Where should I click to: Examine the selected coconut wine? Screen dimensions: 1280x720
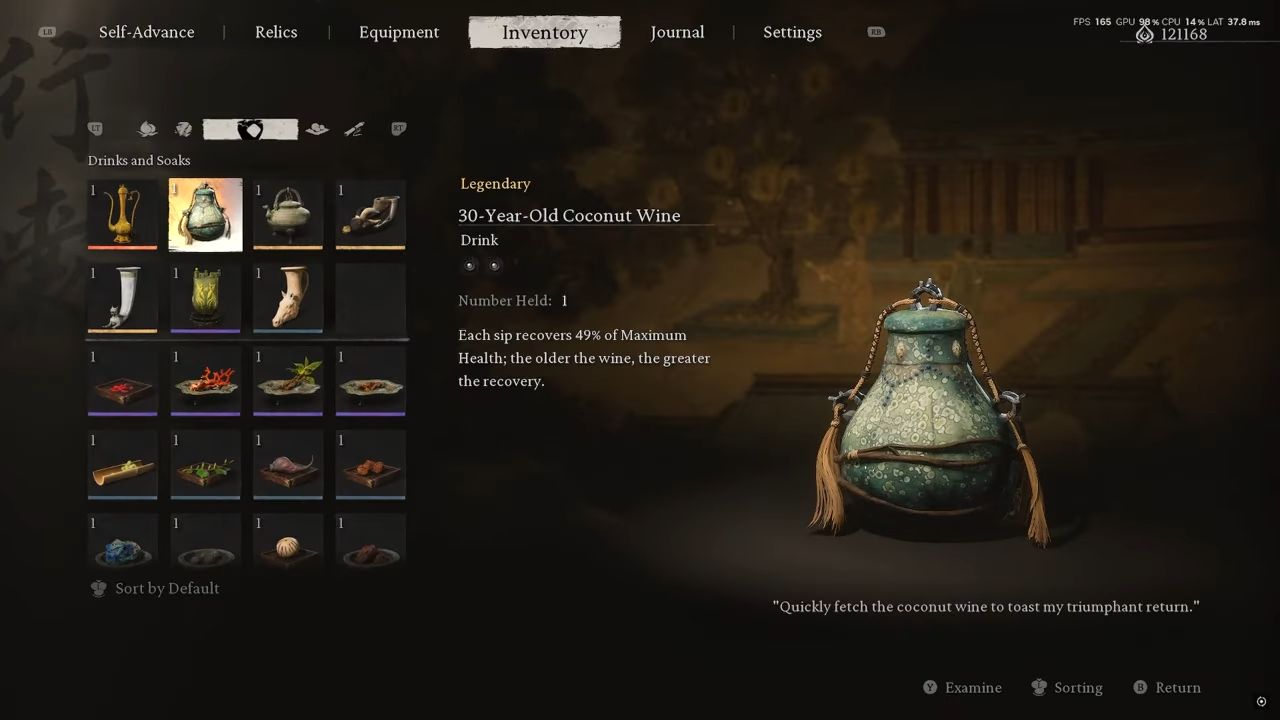click(962, 688)
